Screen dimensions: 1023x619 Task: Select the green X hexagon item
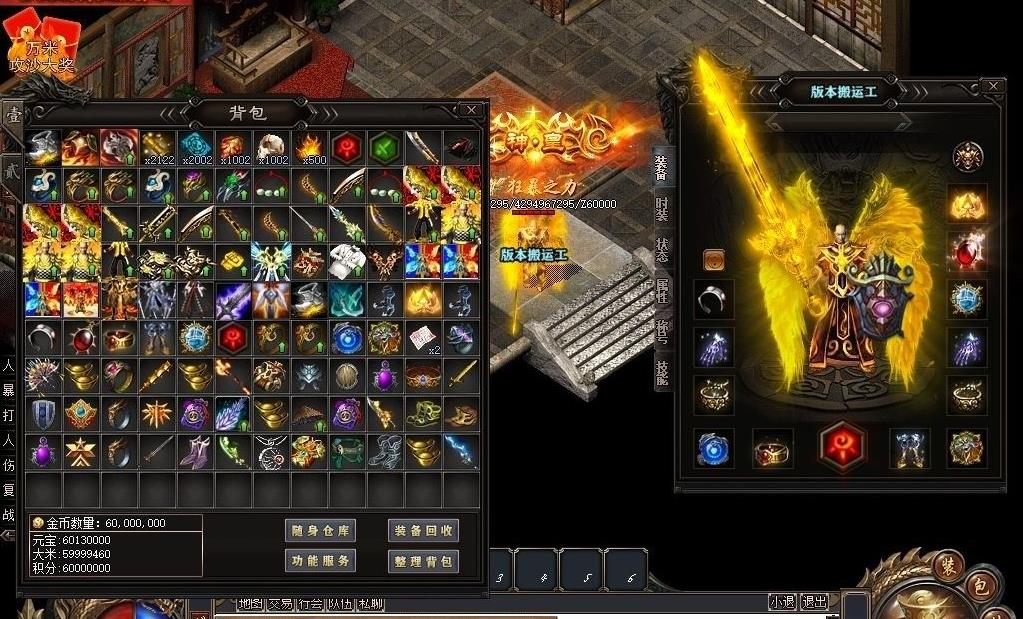385,147
